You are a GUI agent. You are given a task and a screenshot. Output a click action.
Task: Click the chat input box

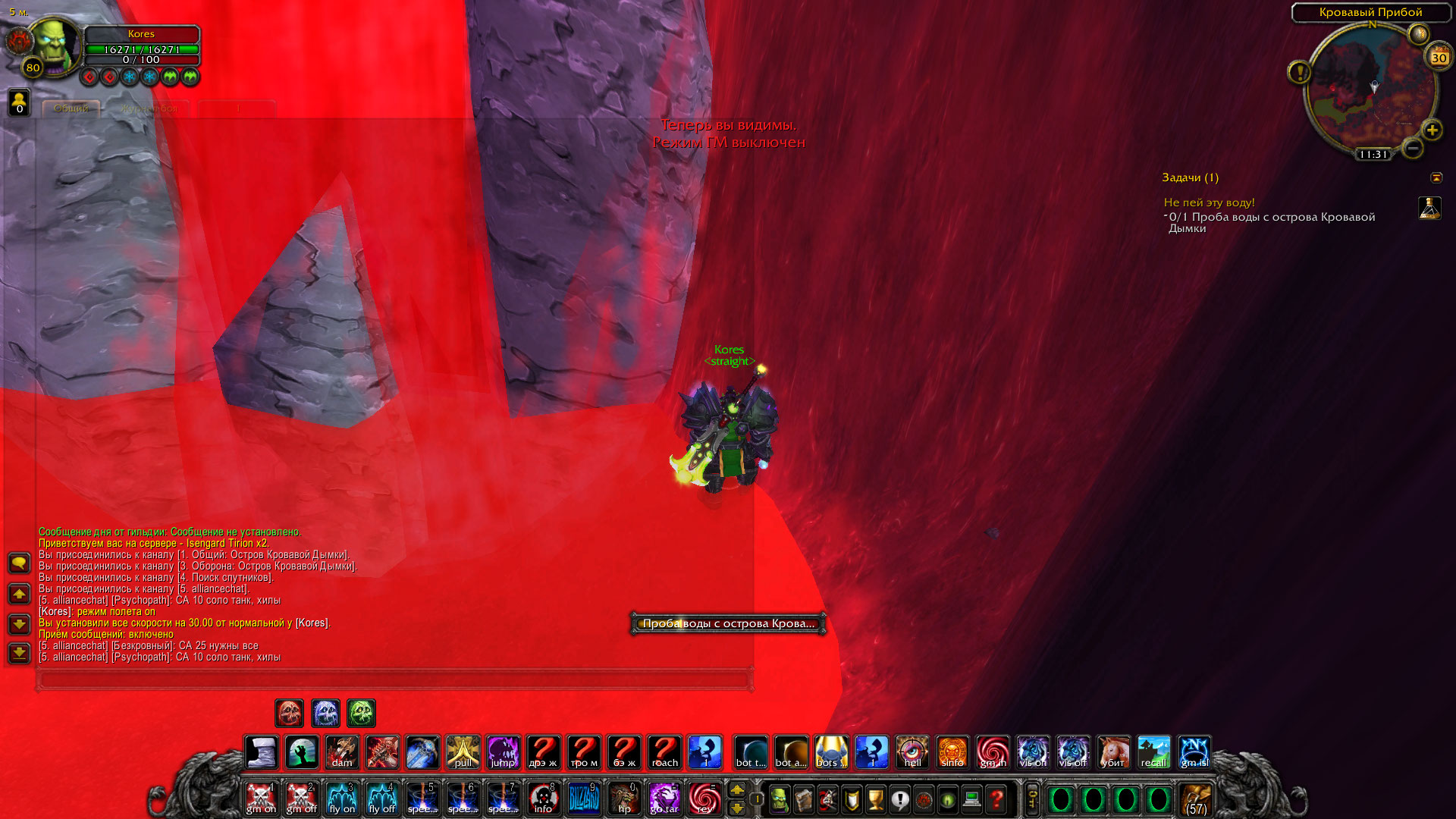click(x=394, y=679)
